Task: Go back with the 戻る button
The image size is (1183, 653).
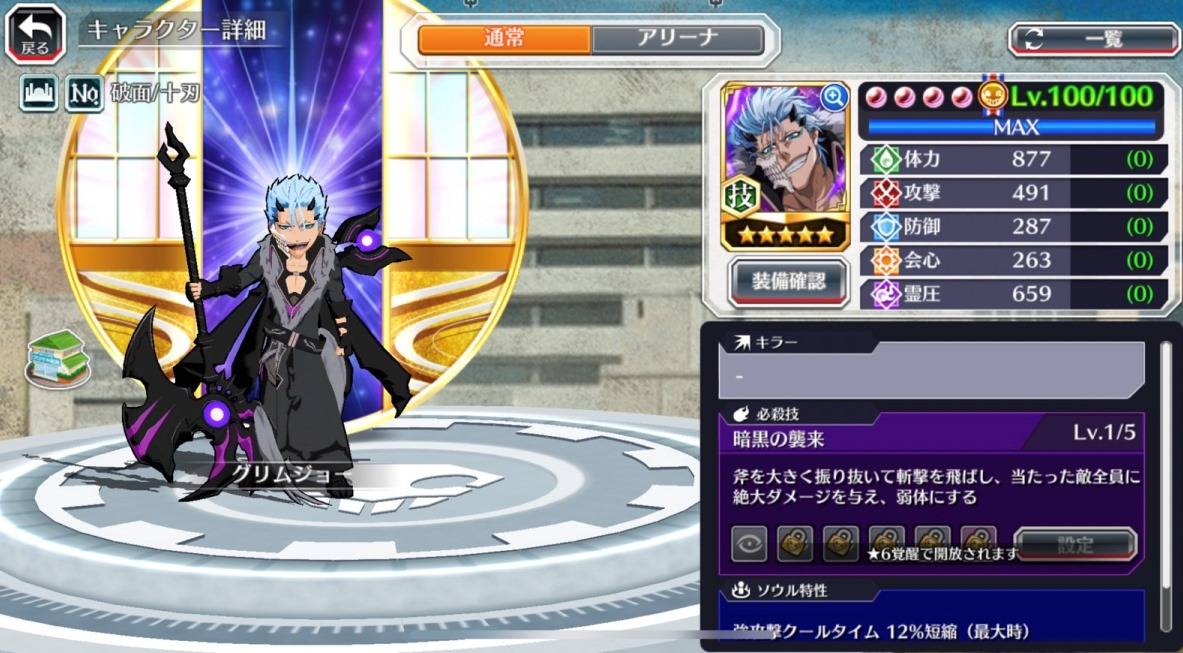Action: [36, 32]
